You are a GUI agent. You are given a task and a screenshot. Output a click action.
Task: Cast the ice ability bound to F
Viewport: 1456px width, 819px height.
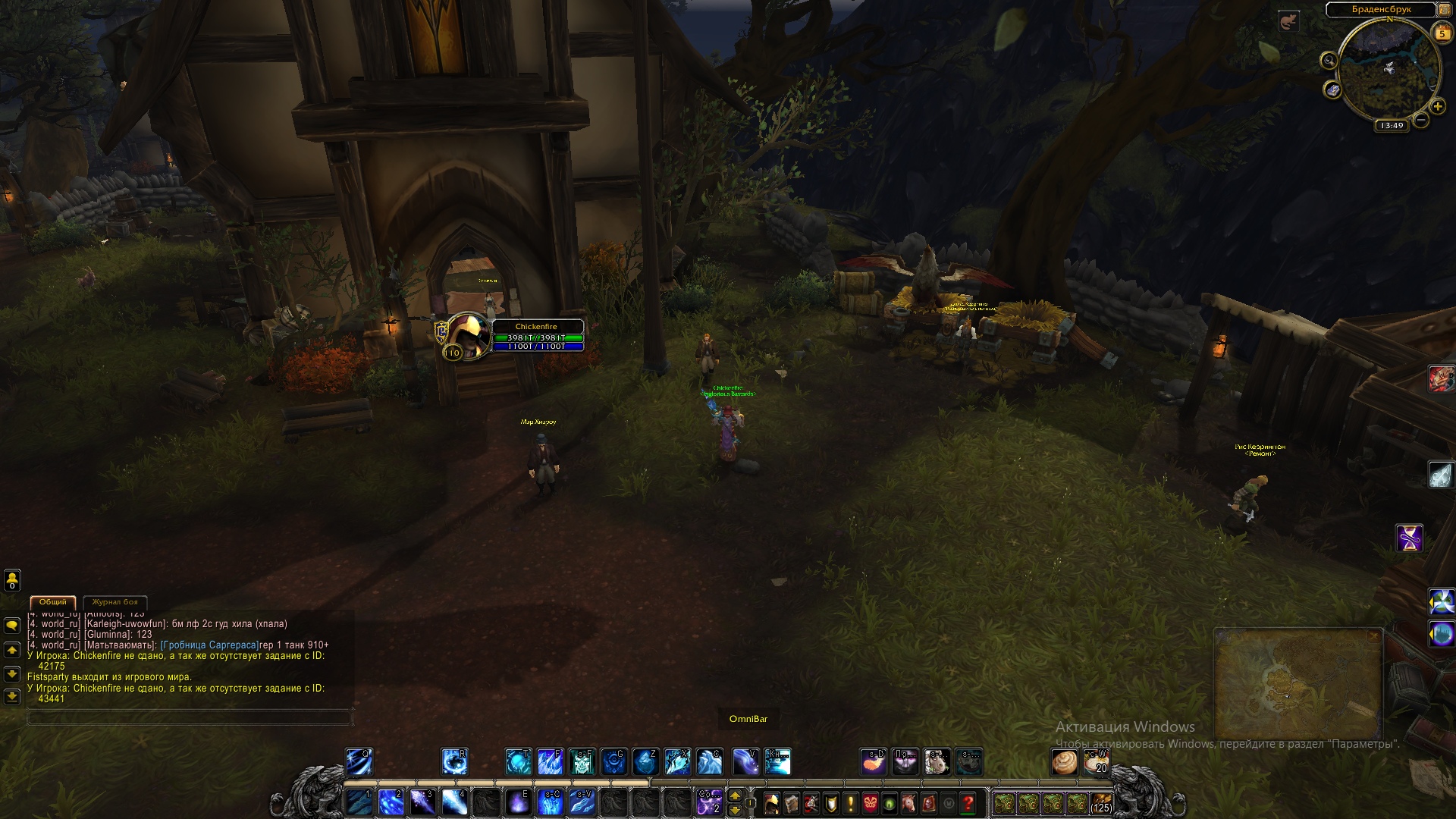550,761
